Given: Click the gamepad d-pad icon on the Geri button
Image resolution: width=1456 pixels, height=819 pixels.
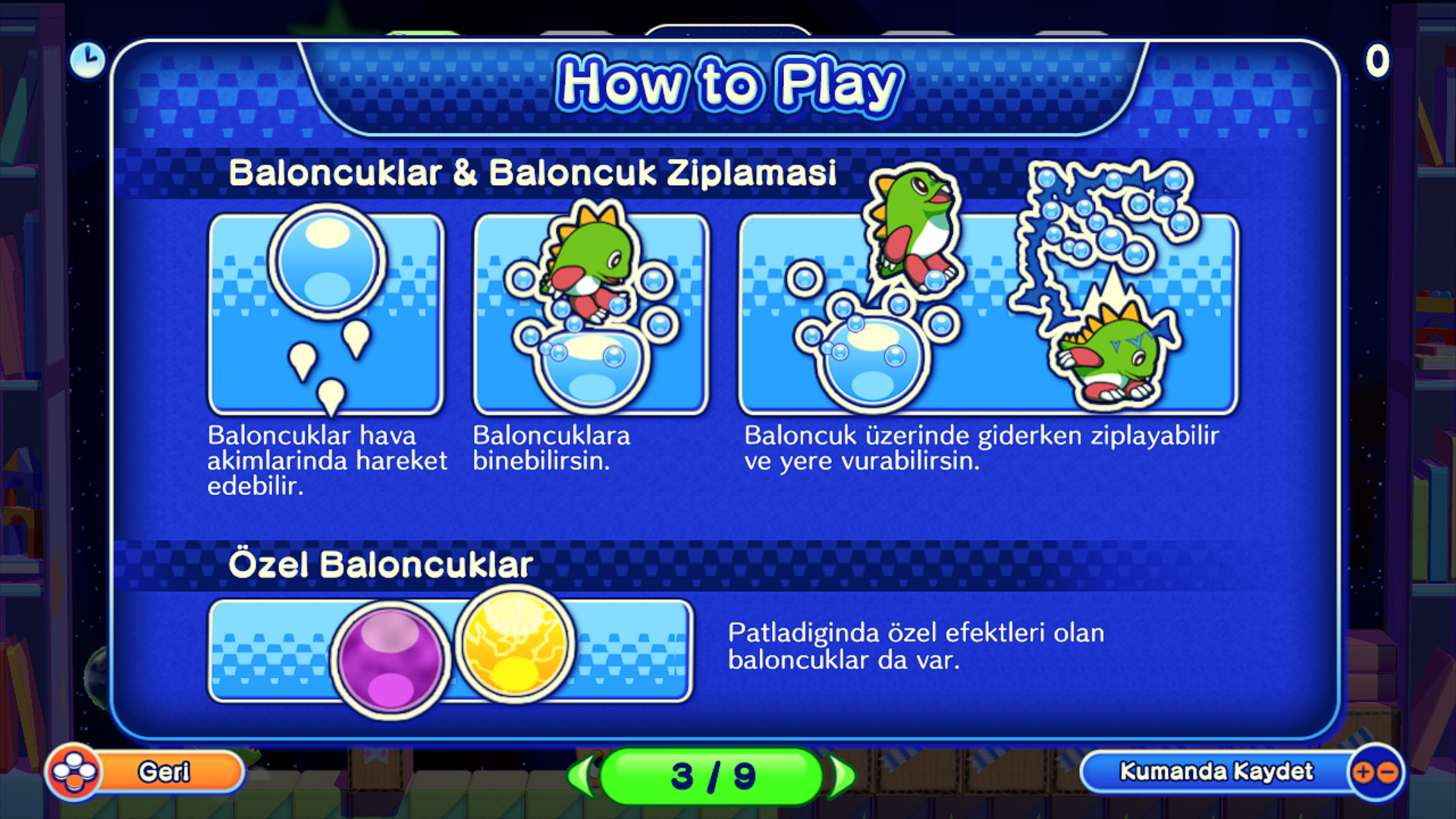Looking at the screenshot, I should (75, 772).
